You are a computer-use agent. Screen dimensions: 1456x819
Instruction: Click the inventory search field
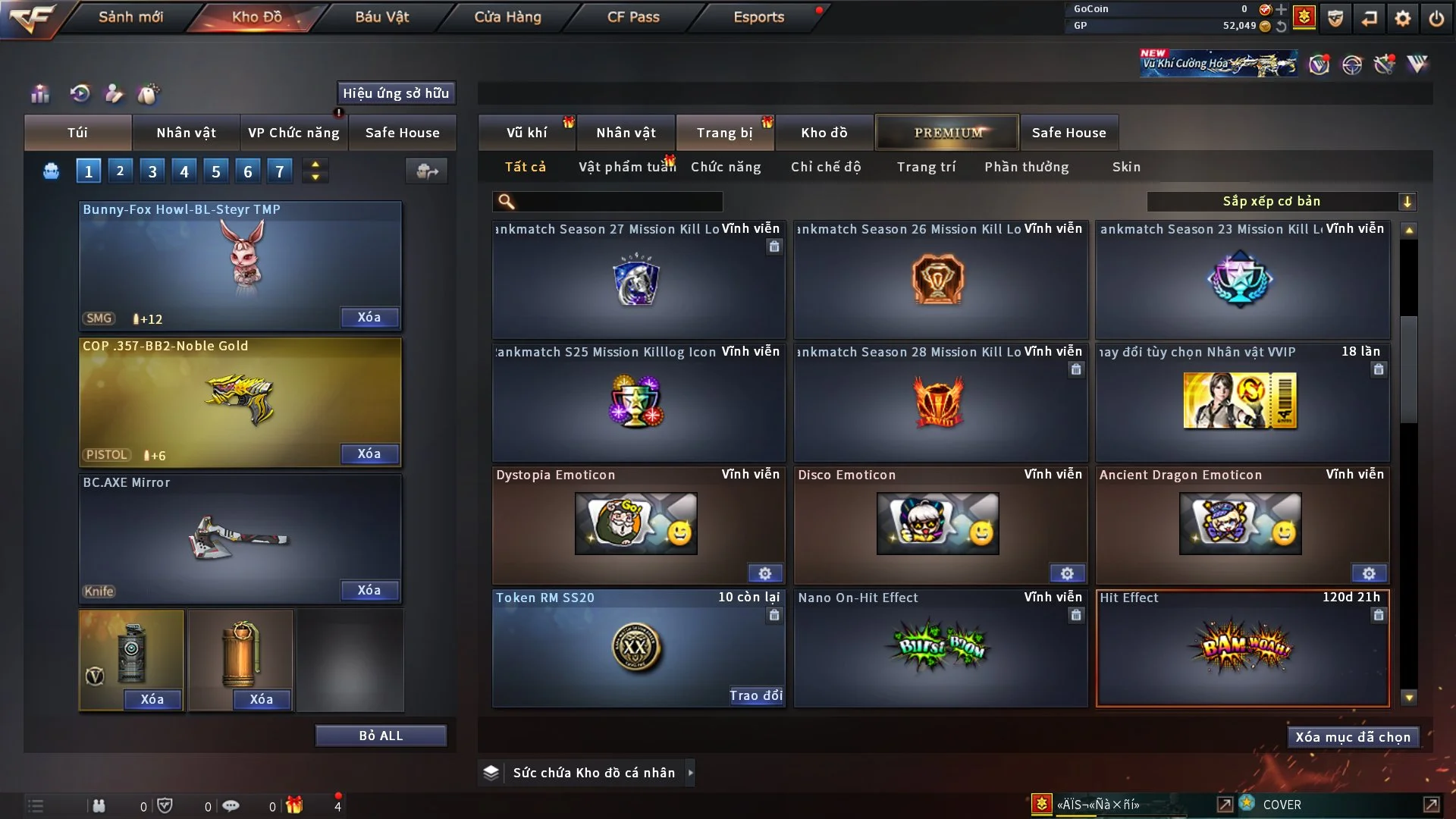click(618, 202)
